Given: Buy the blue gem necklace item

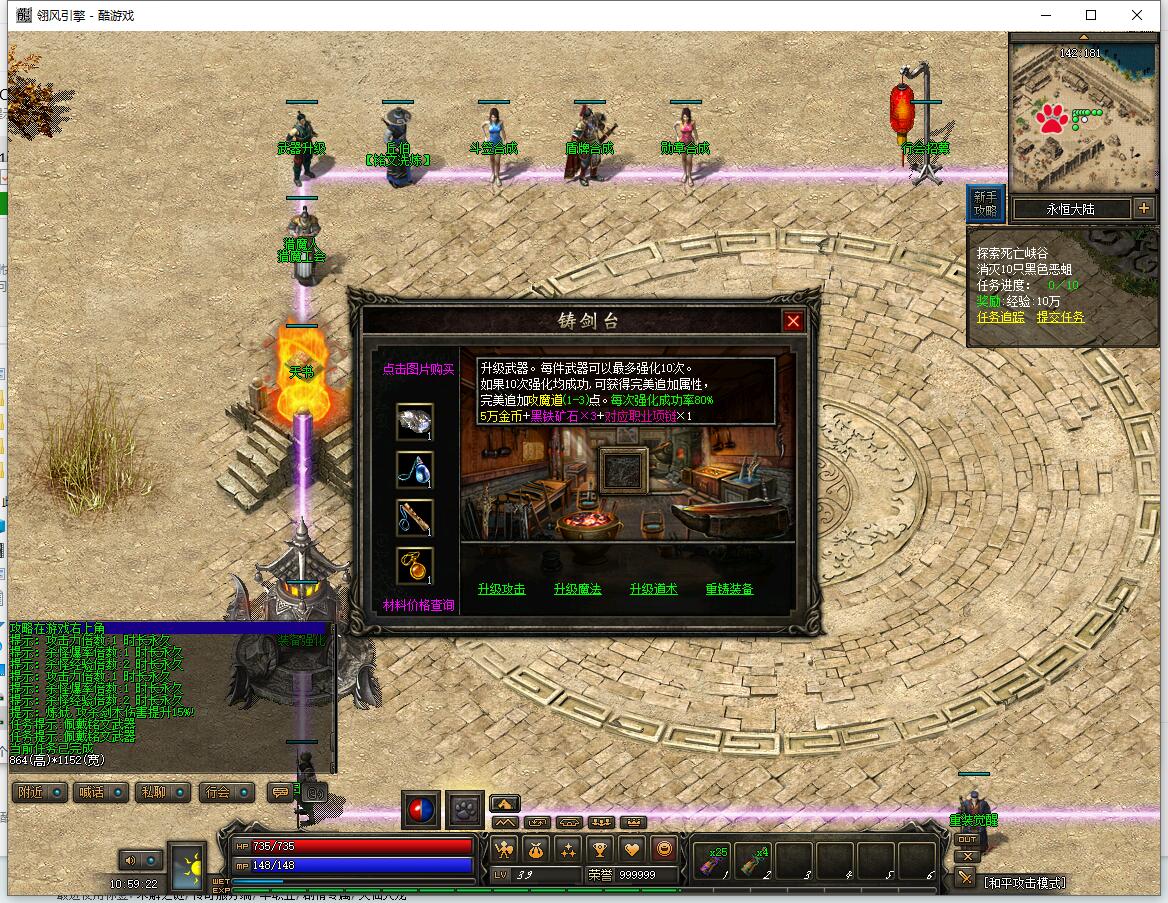Looking at the screenshot, I should point(414,469).
